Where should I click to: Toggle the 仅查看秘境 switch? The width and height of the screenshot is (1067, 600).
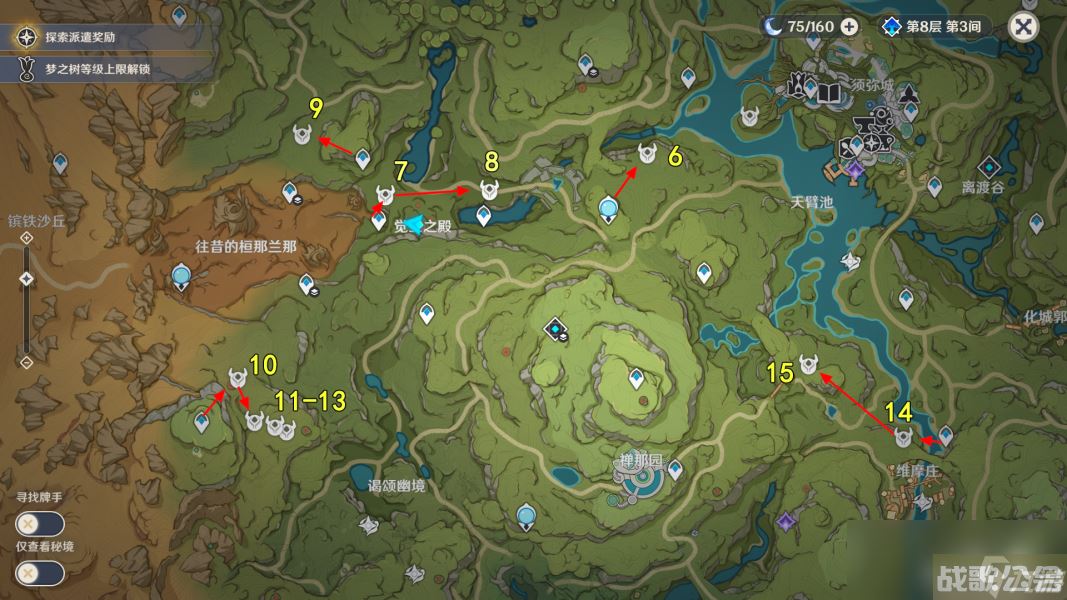[40, 573]
